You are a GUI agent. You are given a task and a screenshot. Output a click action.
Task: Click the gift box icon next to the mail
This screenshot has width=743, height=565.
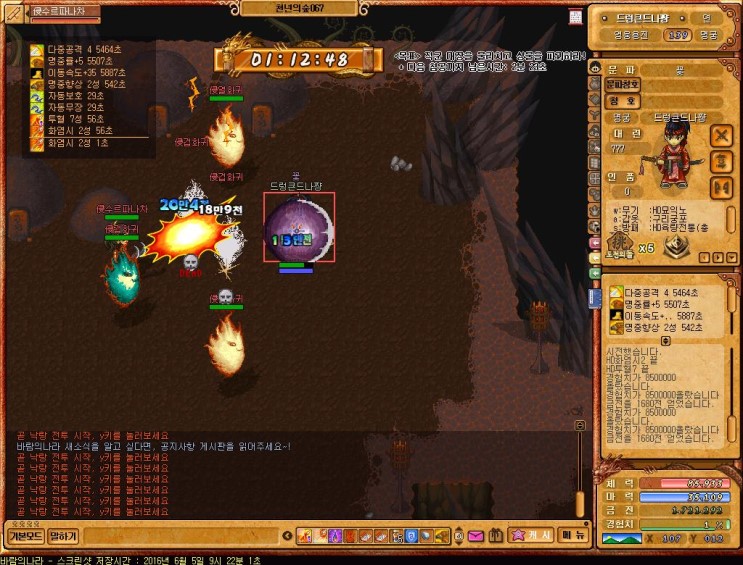point(493,537)
